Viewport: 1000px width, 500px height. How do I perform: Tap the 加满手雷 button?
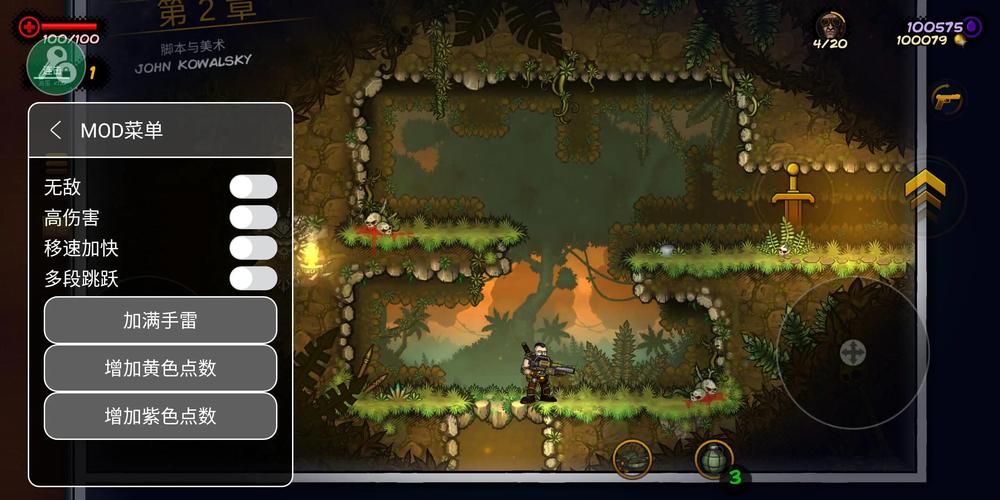point(160,320)
